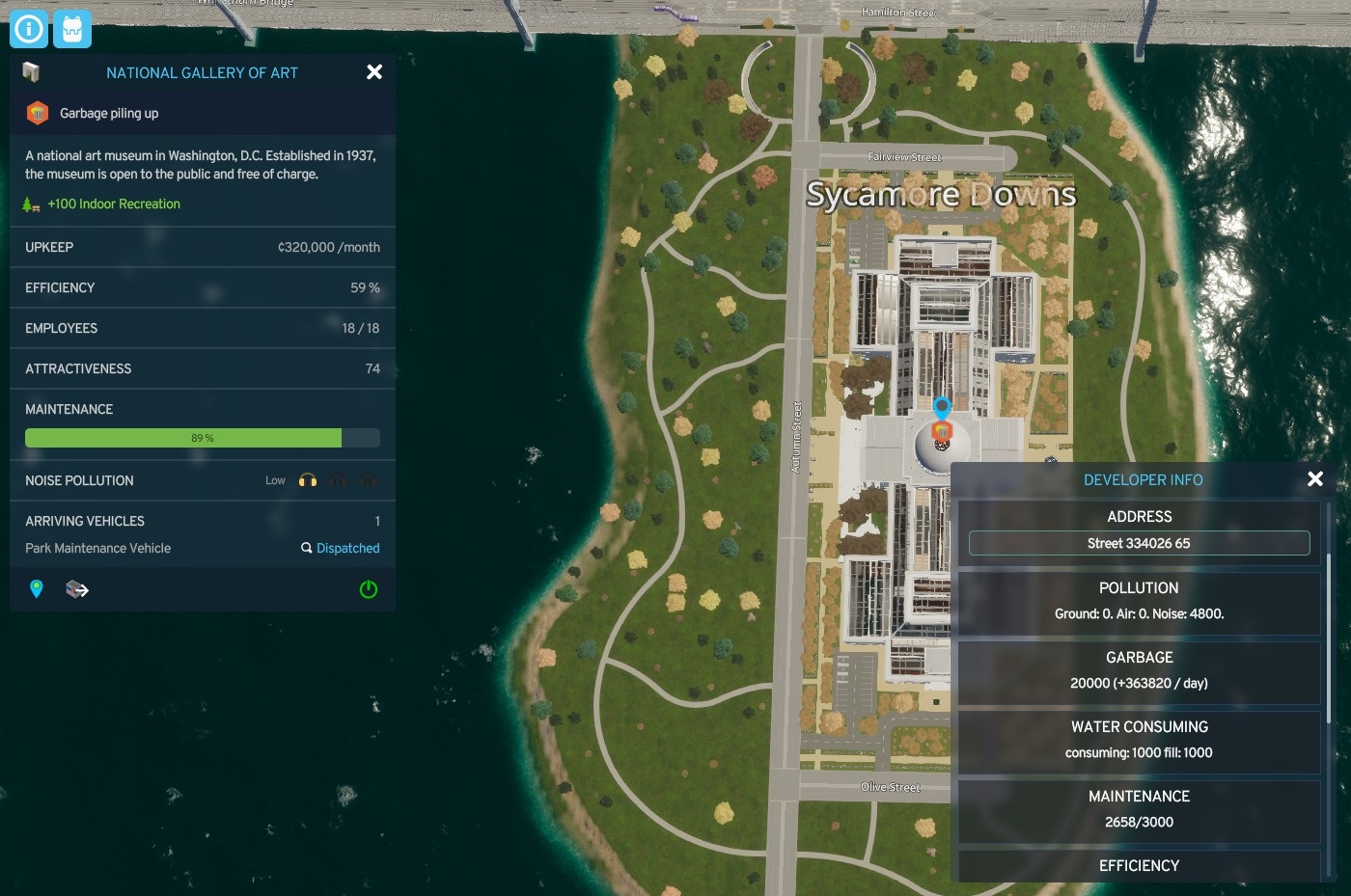Click the garbage piling up warning icon
This screenshot has height=896, width=1351.
tap(37, 113)
